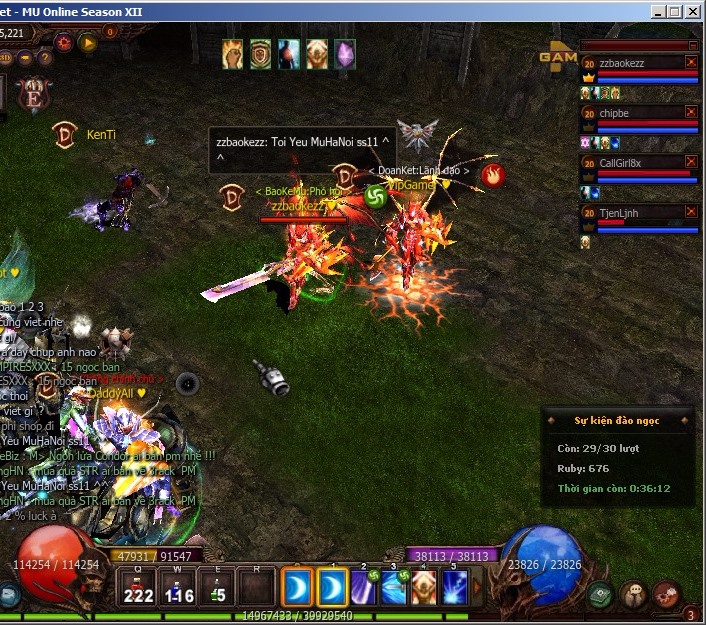Kick chipbe using the X button
706x625 pixels.
(x=691, y=113)
